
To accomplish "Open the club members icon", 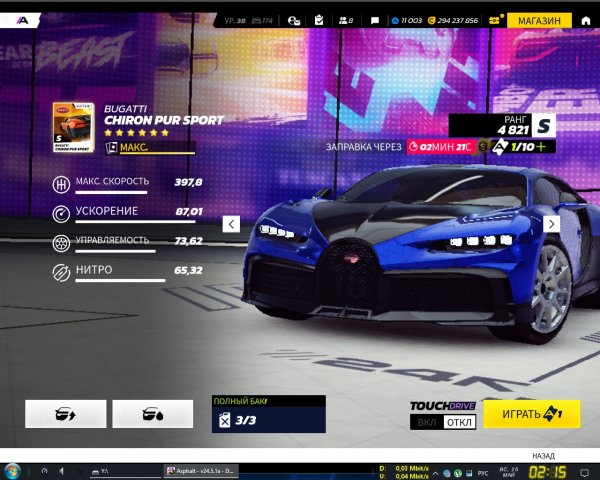I will [346, 20].
